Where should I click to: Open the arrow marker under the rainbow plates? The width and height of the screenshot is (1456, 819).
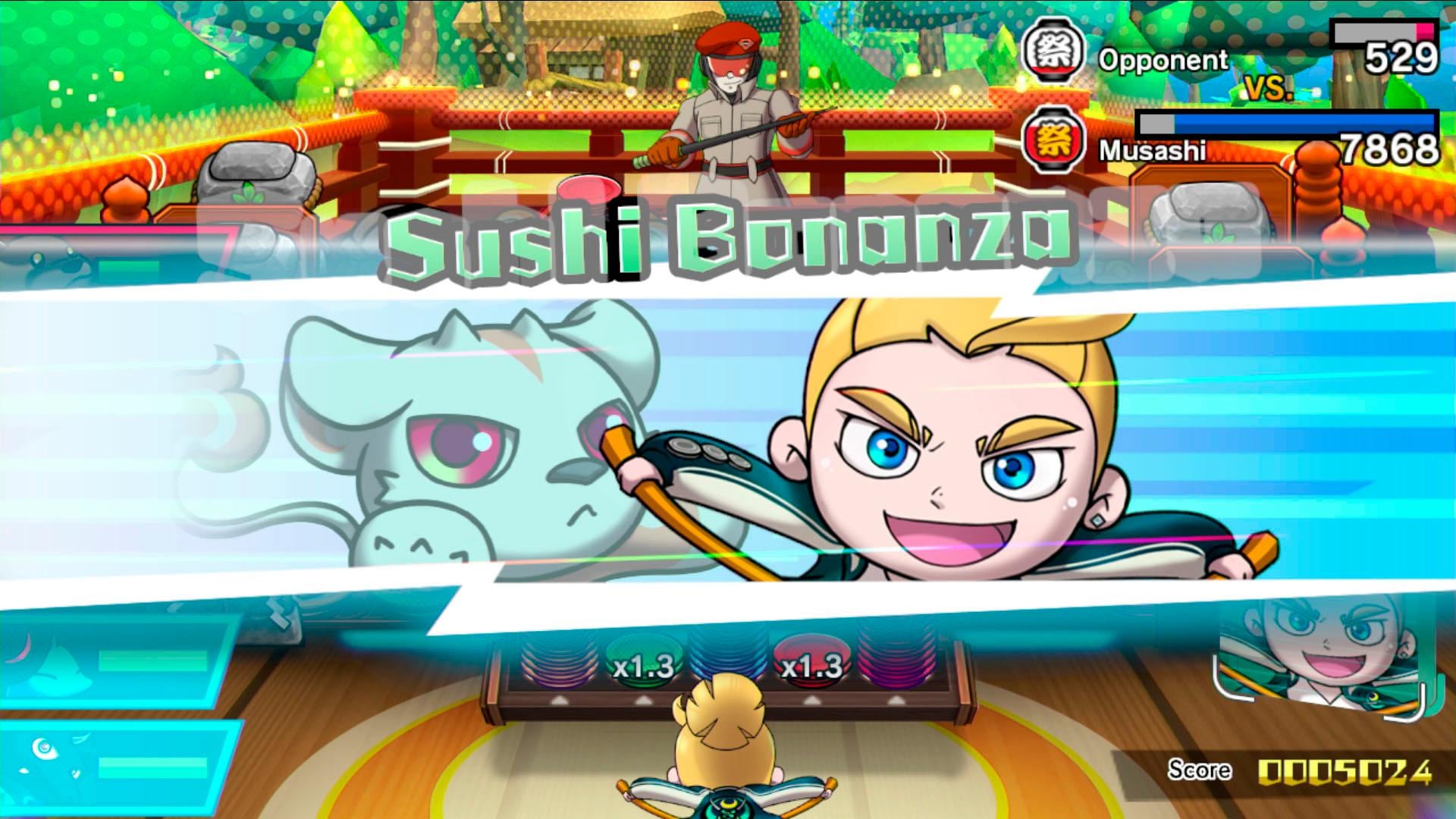point(560,701)
